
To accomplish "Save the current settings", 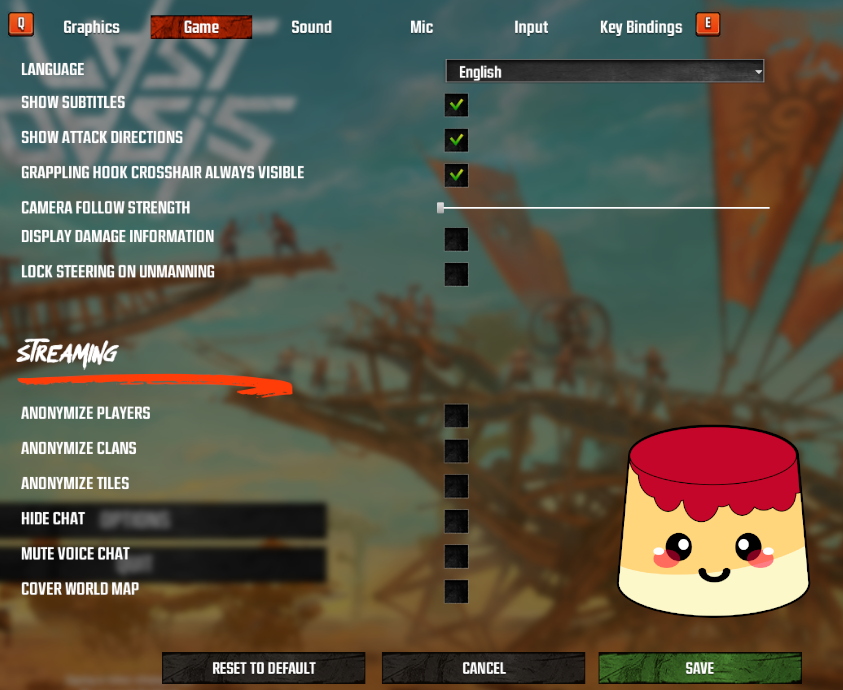I will tap(700, 668).
